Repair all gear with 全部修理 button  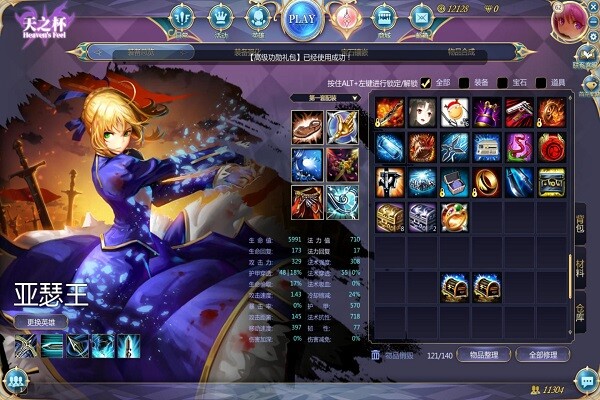542,355
